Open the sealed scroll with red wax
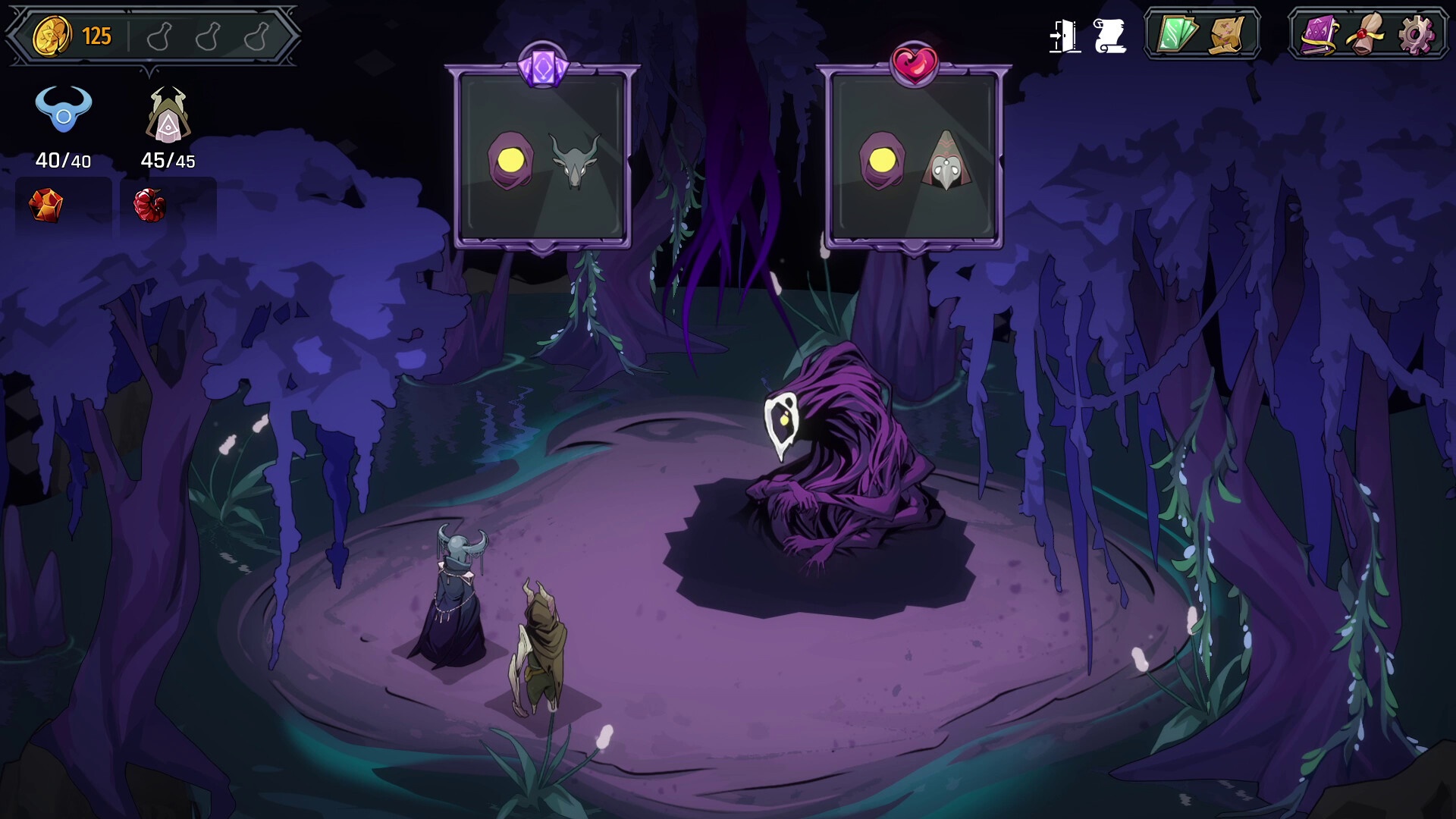The height and width of the screenshot is (819, 1456). [x=1367, y=34]
